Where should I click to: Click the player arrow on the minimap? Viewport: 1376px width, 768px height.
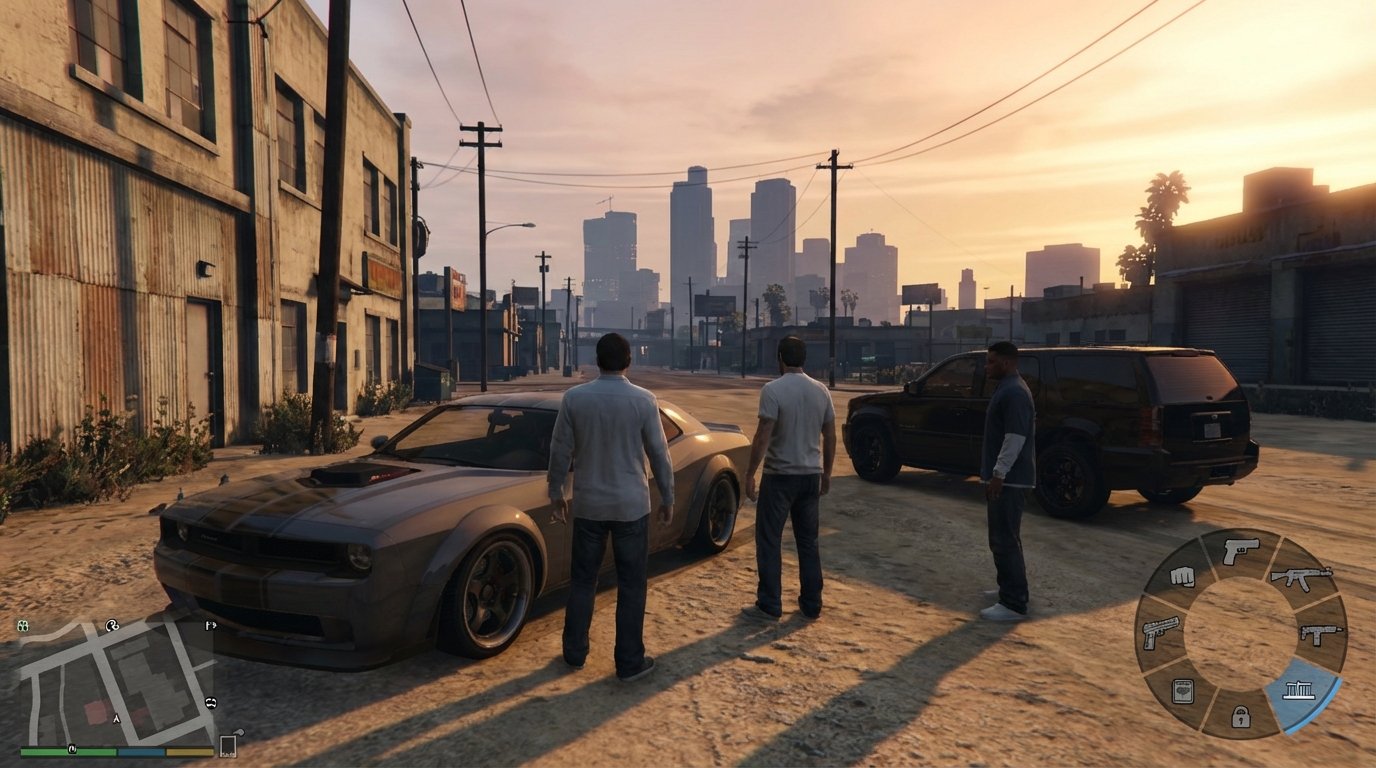tap(116, 718)
